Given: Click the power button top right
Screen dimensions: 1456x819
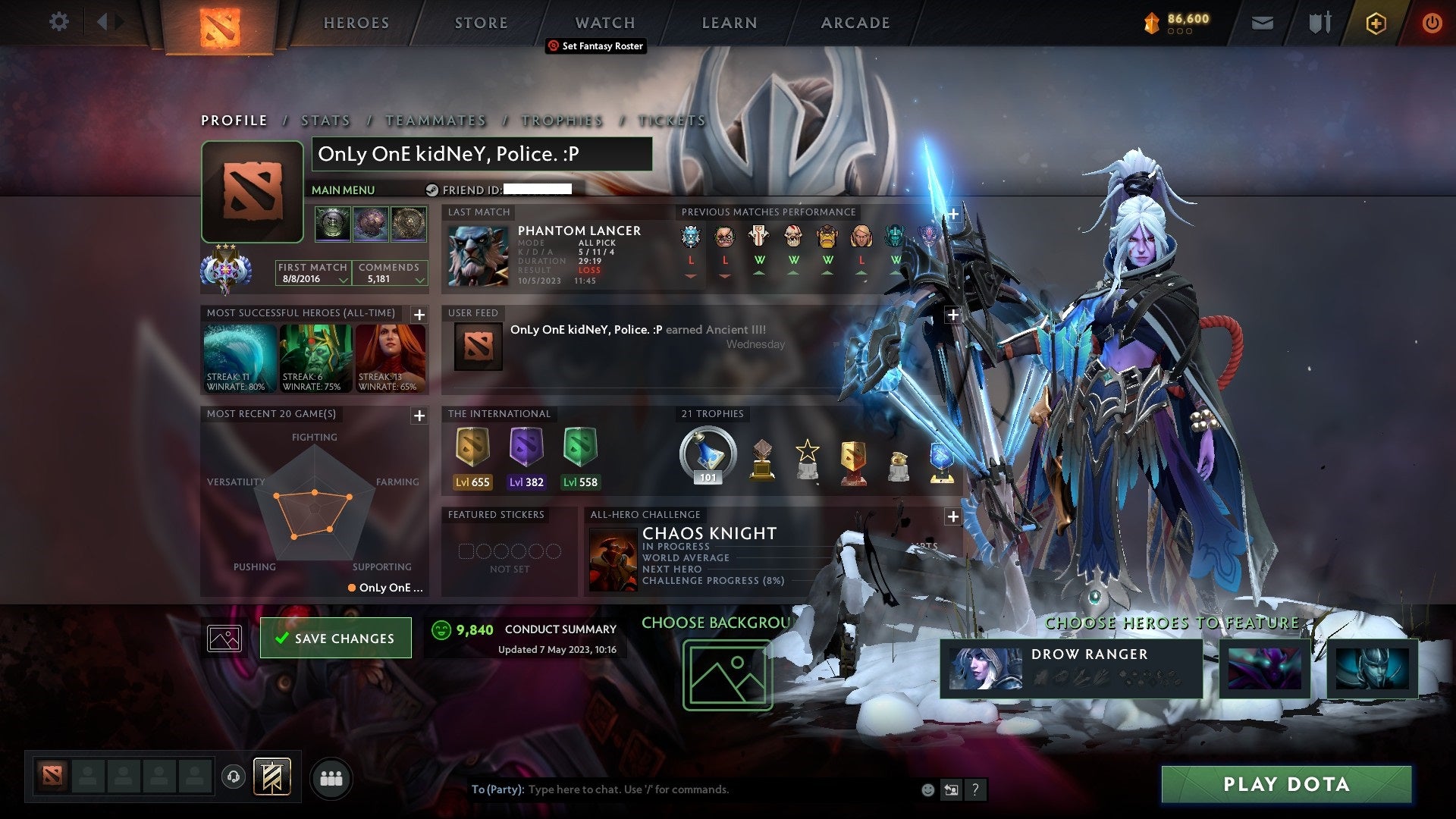Looking at the screenshot, I should point(1433,23).
